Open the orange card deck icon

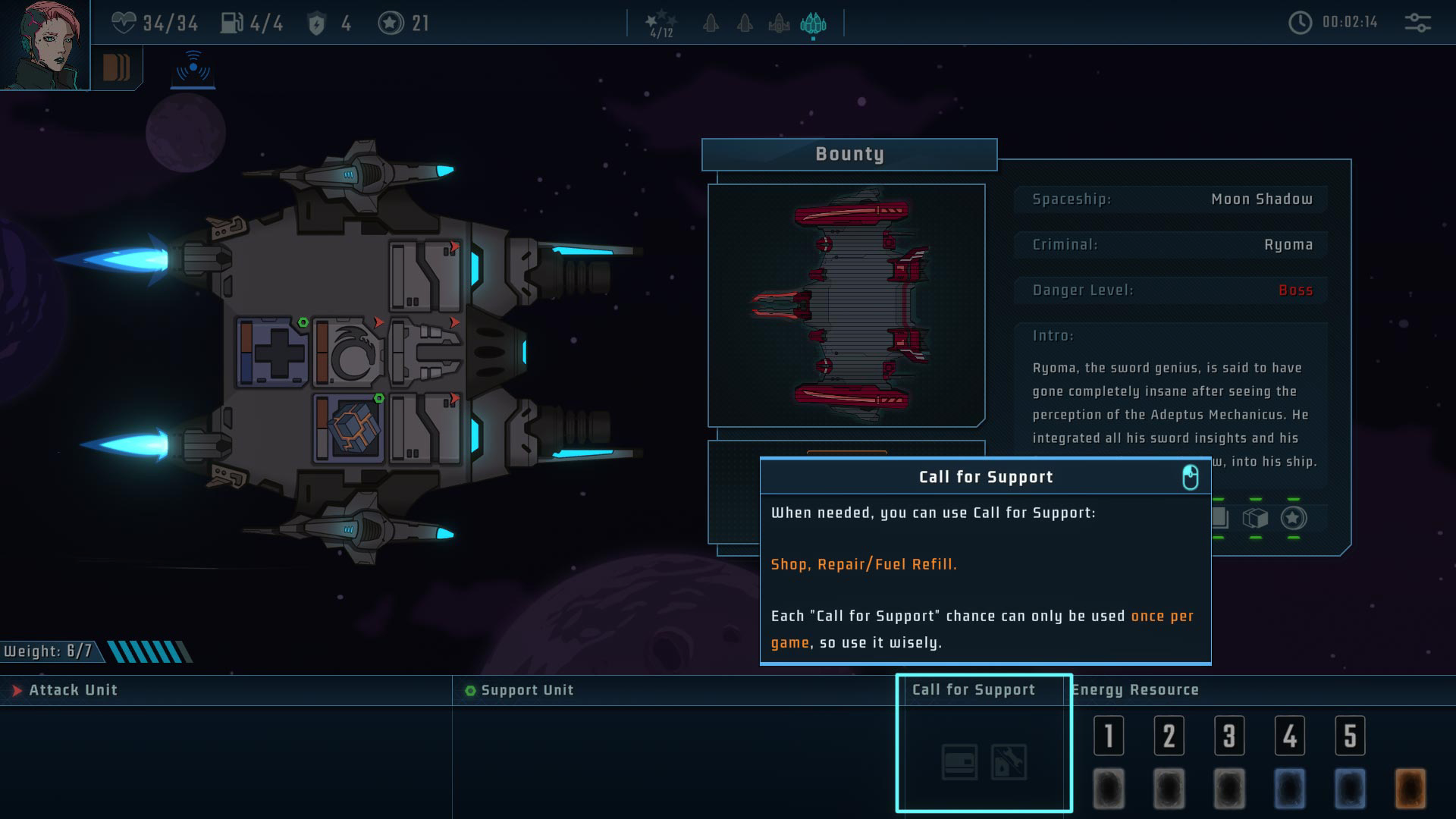(116, 67)
